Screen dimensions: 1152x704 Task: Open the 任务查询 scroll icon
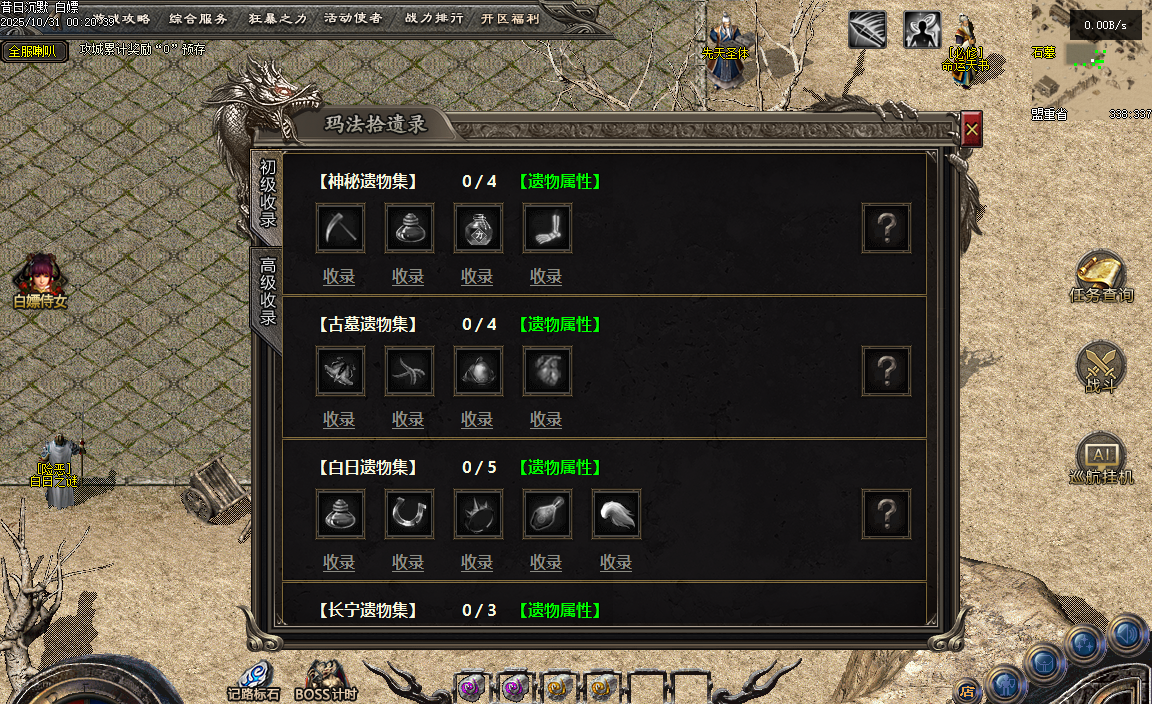coord(1100,273)
